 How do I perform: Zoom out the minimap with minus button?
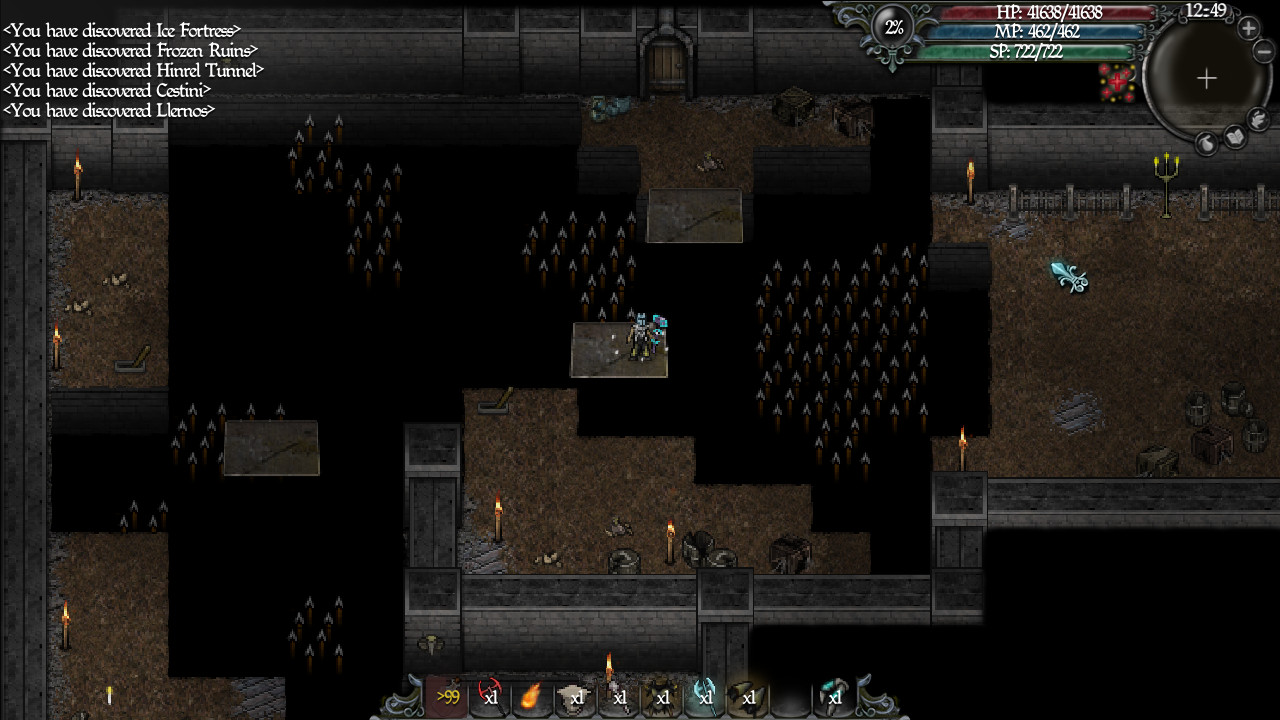[1264, 51]
